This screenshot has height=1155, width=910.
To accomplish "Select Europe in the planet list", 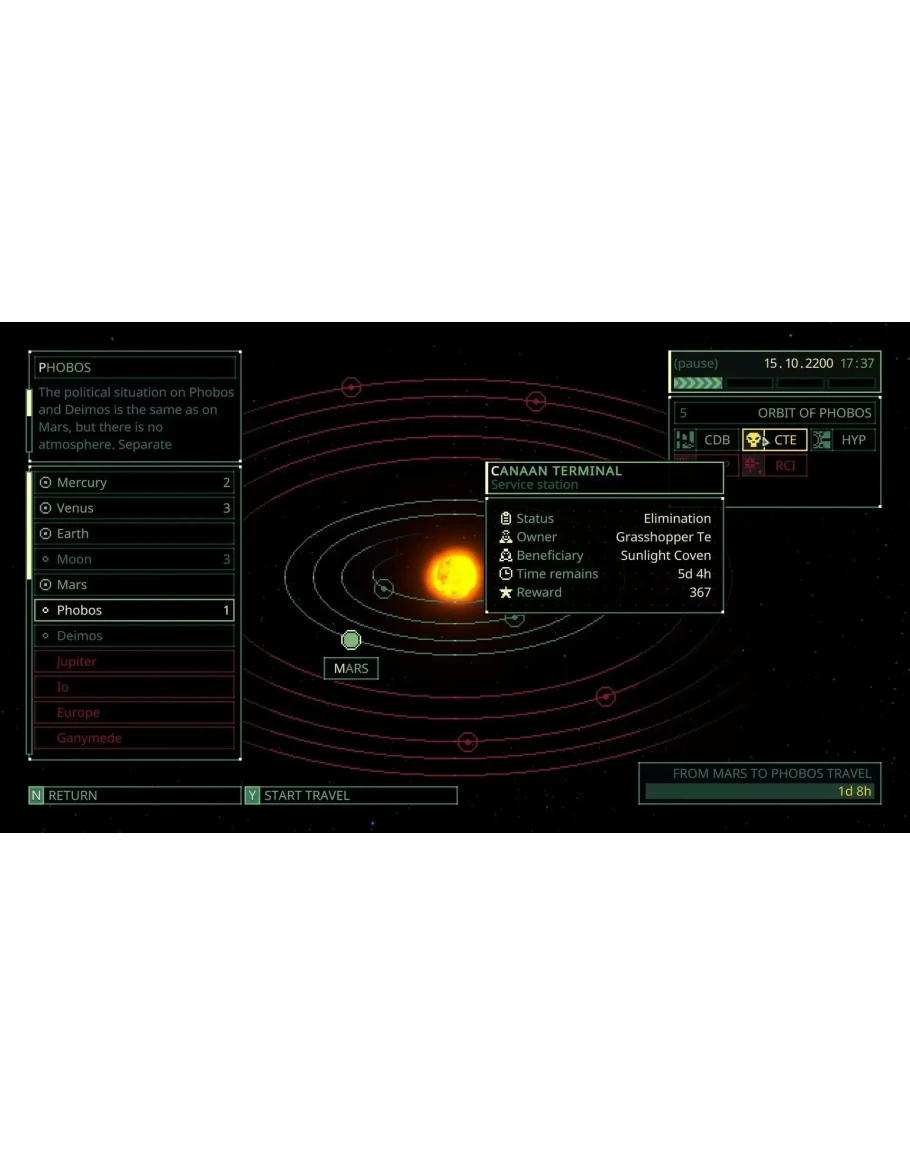I will 134,713.
